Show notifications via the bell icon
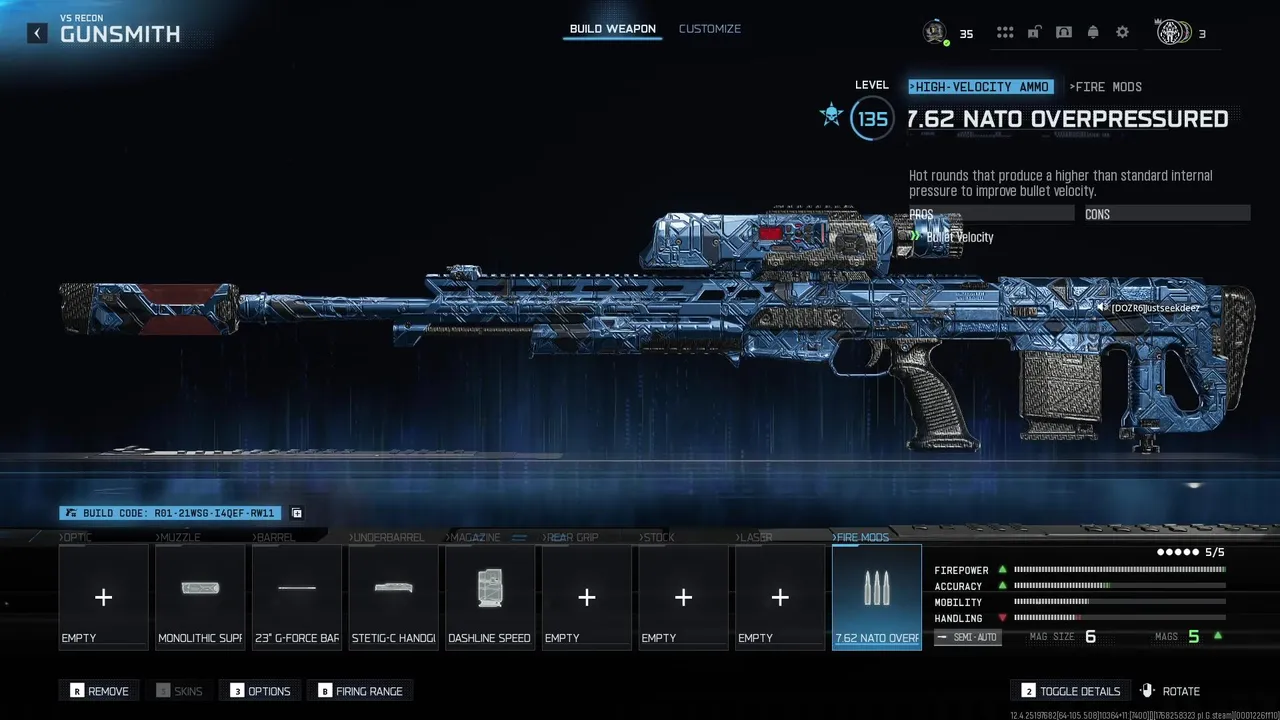 (x=1093, y=33)
